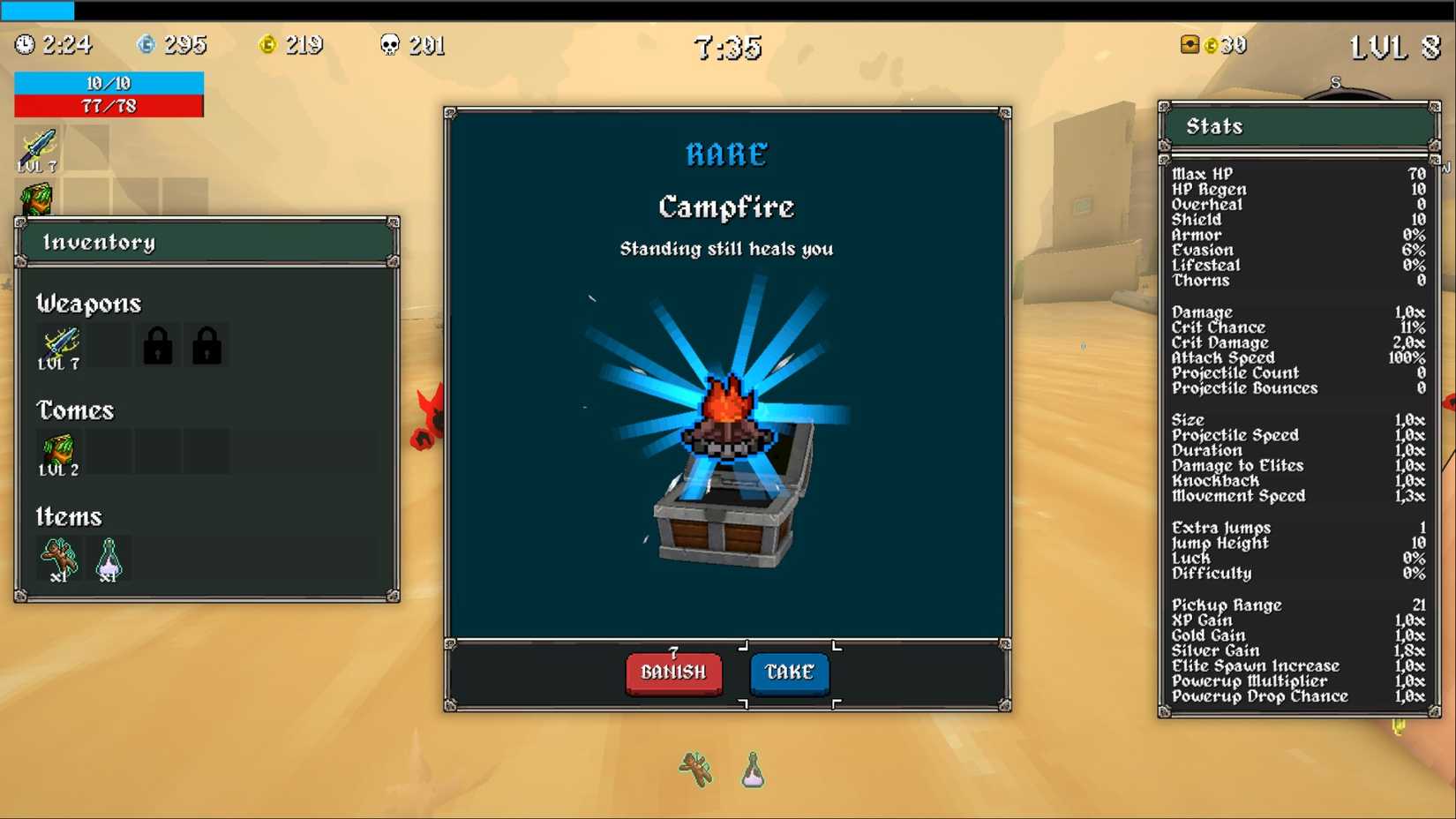Expand the Tomes section of the Inventory
This screenshot has width=1456, height=819.
(x=75, y=410)
